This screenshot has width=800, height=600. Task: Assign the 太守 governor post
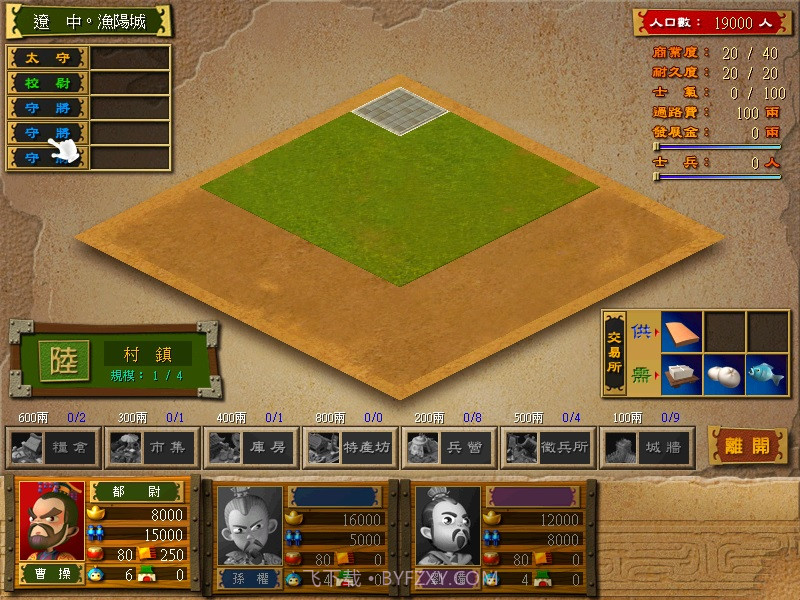click(x=48, y=58)
